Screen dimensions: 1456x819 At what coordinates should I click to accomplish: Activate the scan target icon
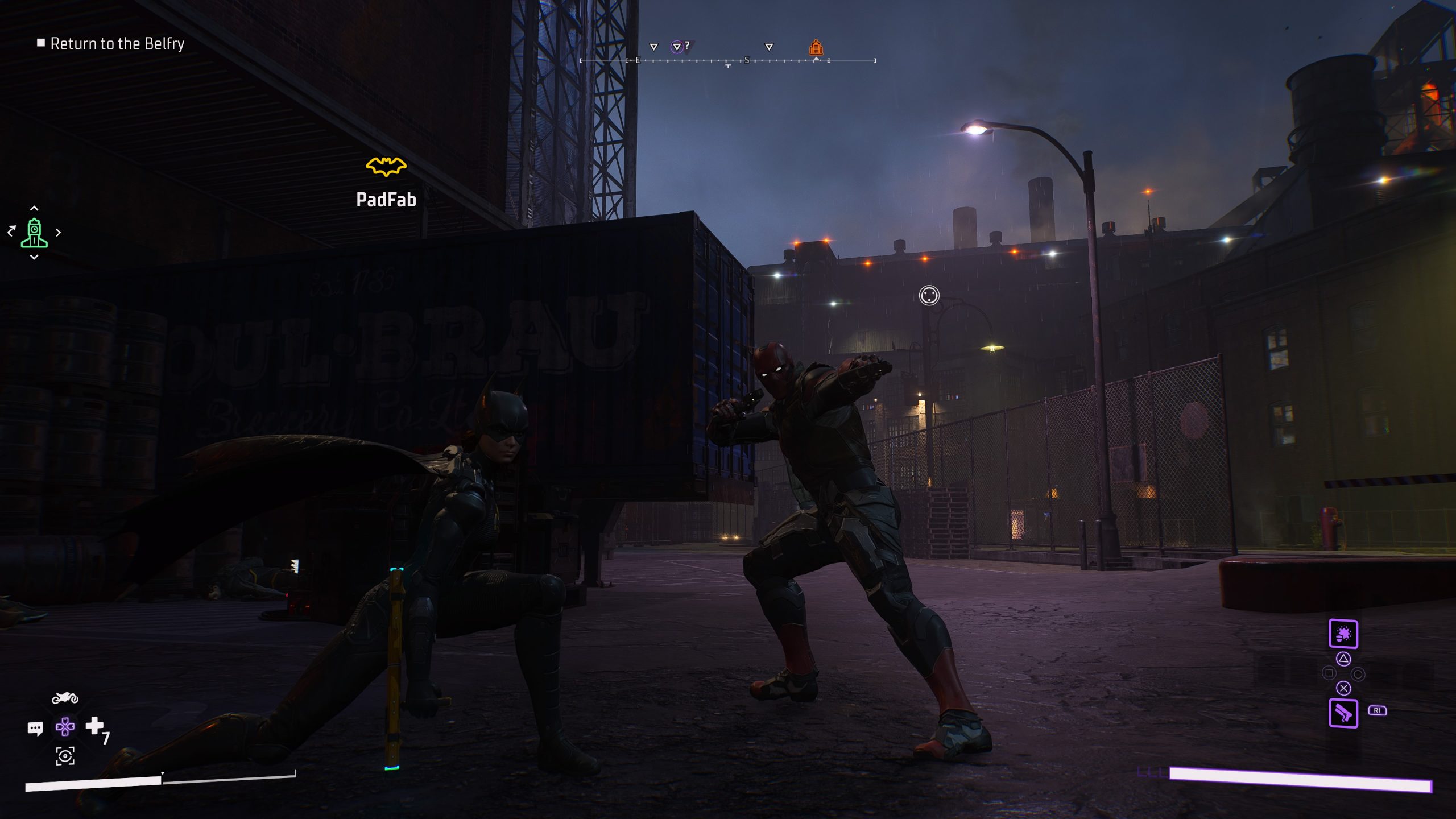(65, 756)
